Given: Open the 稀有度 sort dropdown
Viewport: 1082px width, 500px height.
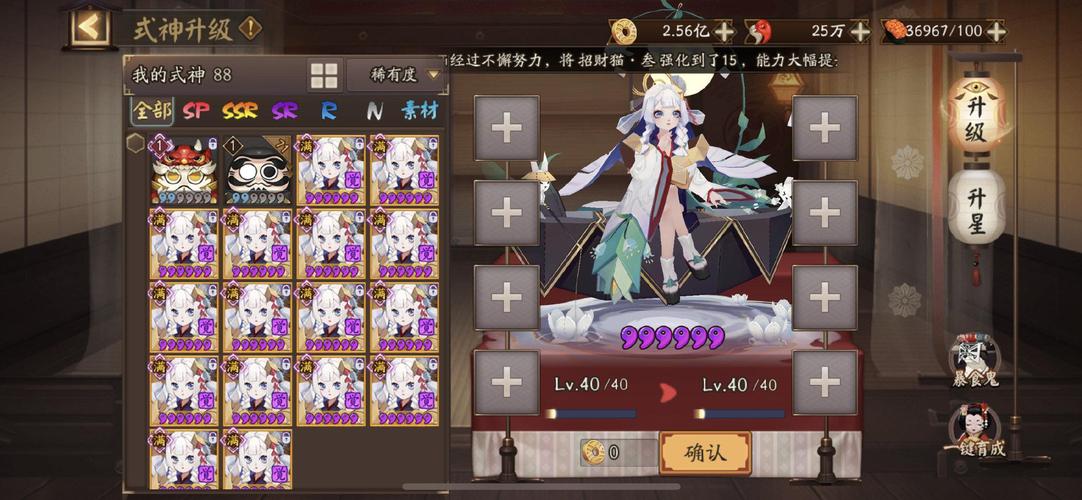Looking at the screenshot, I should (395, 74).
